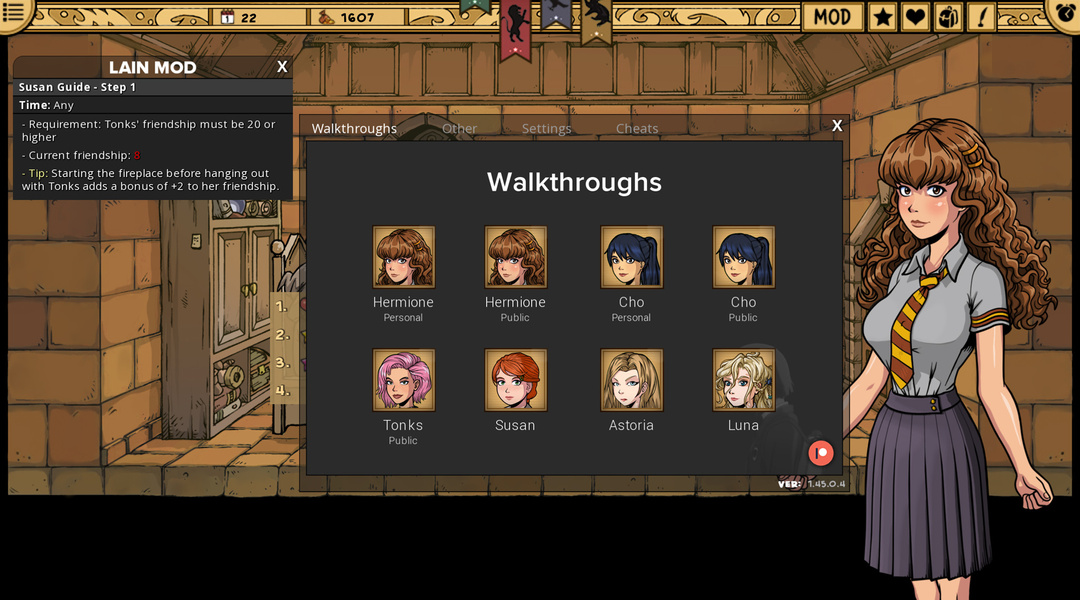Switch to the Other tab
This screenshot has height=600, width=1080.
click(x=459, y=128)
